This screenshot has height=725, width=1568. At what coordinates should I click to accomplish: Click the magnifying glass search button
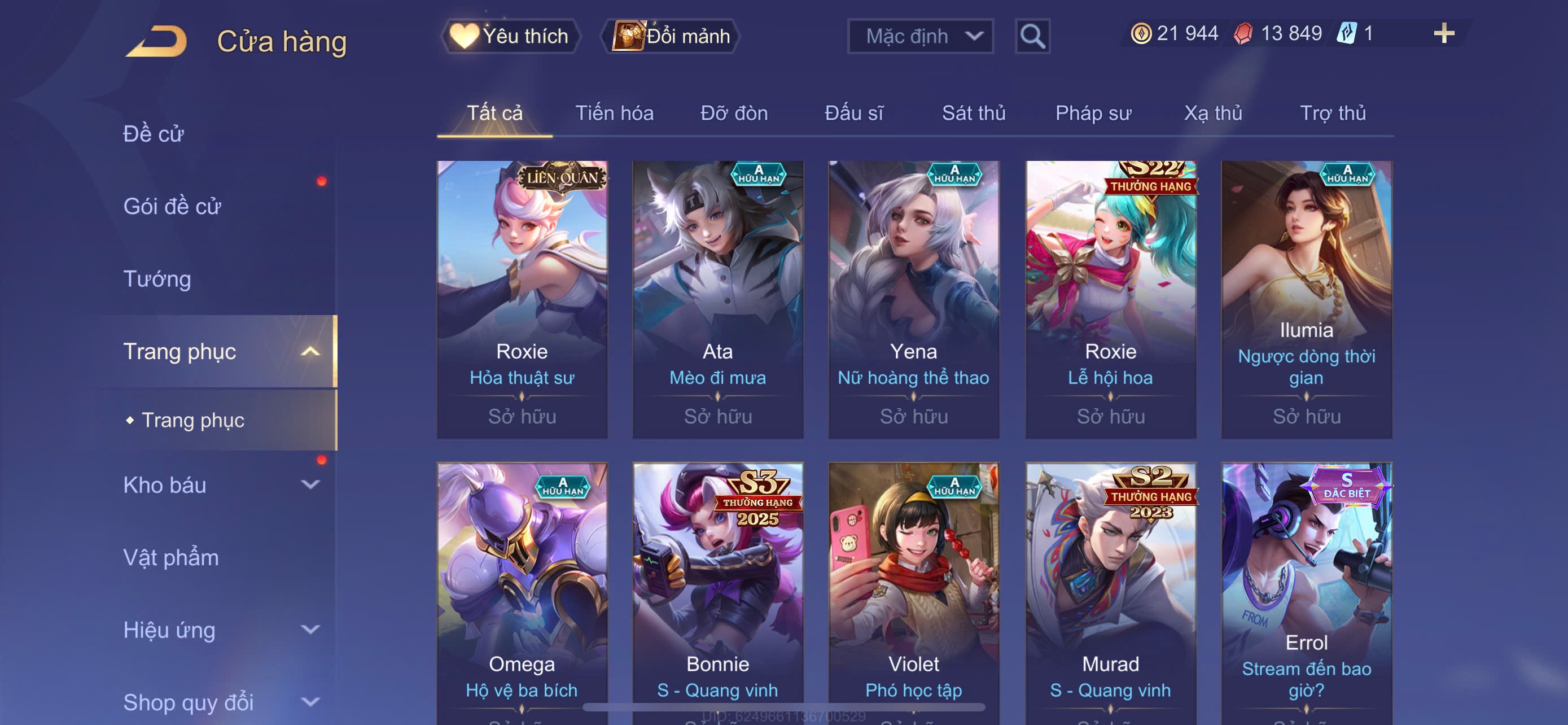point(1032,37)
